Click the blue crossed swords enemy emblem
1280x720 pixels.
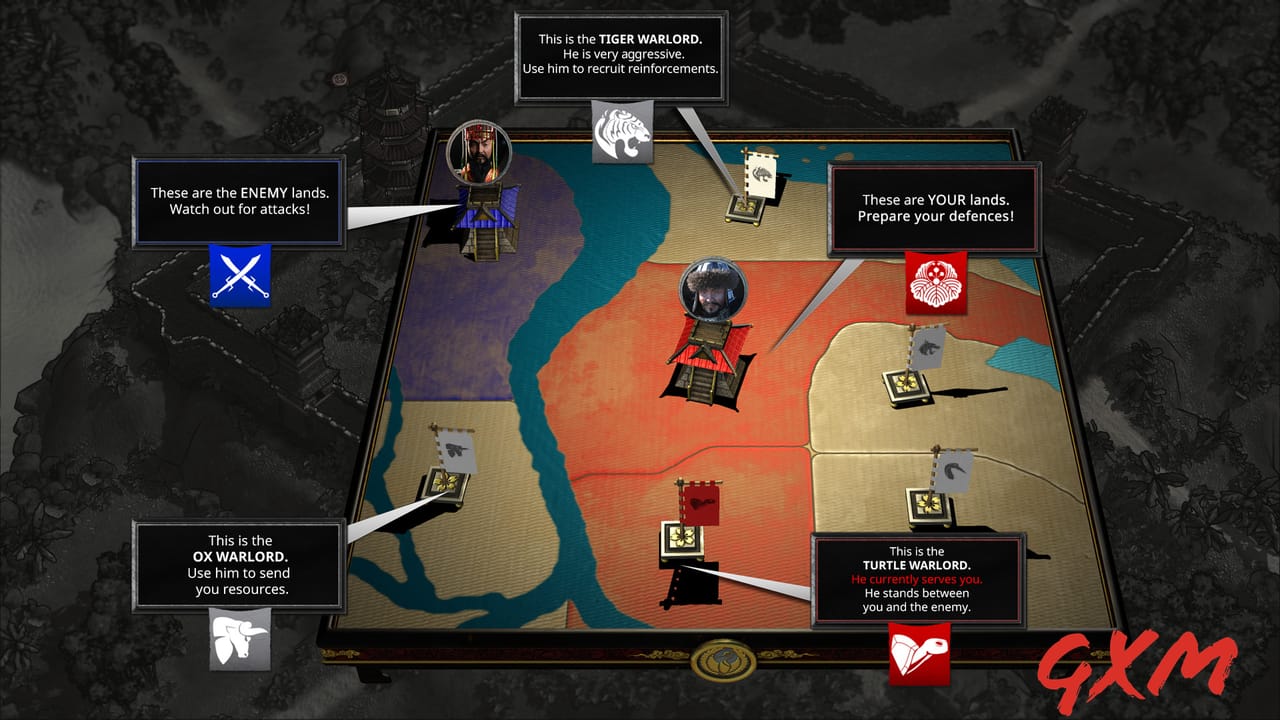click(x=240, y=276)
